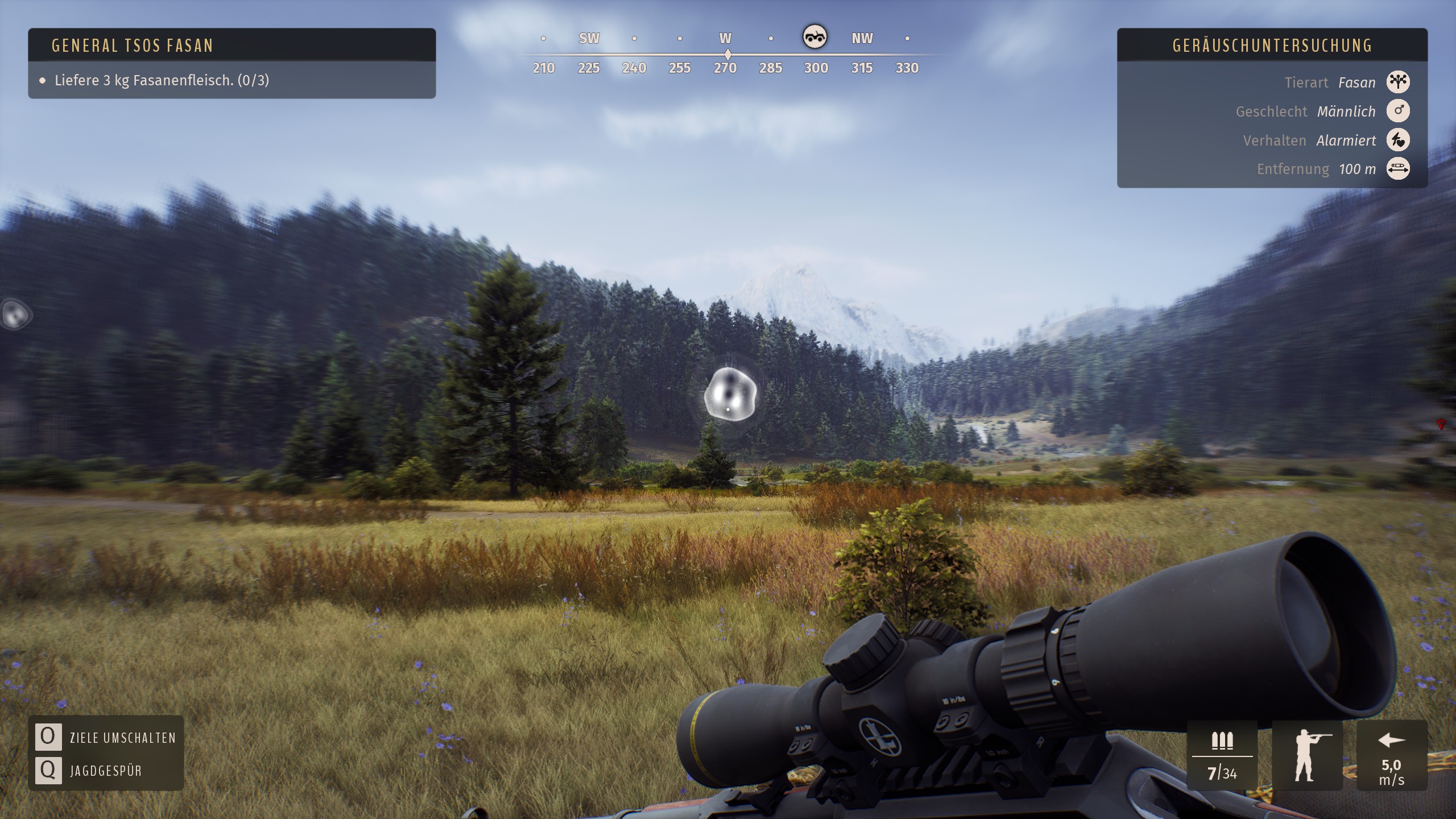Select the Entfernung 100 m distance icon
1456x819 pixels.
[1398, 169]
